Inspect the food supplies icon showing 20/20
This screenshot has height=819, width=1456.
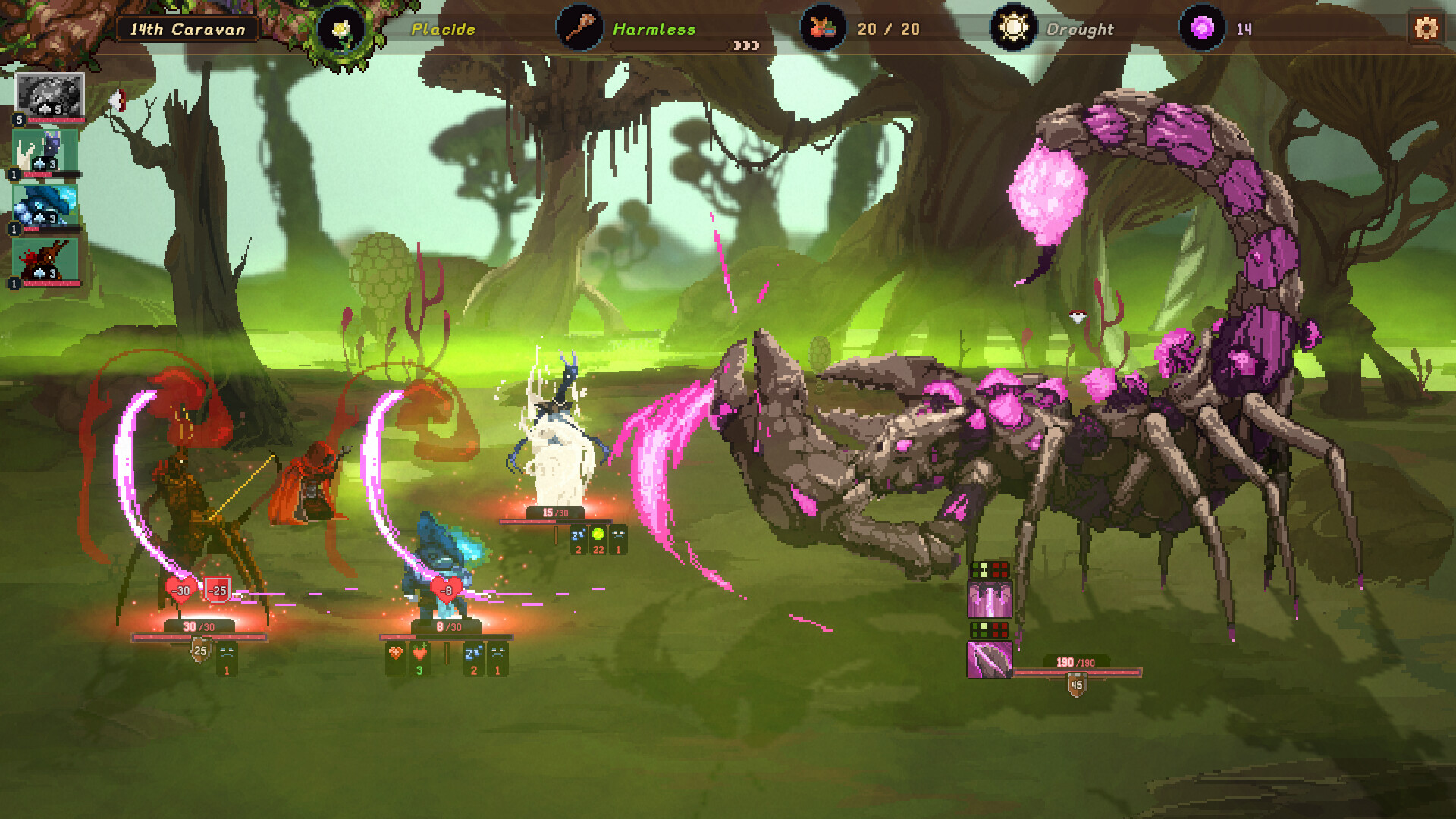(824, 29)
